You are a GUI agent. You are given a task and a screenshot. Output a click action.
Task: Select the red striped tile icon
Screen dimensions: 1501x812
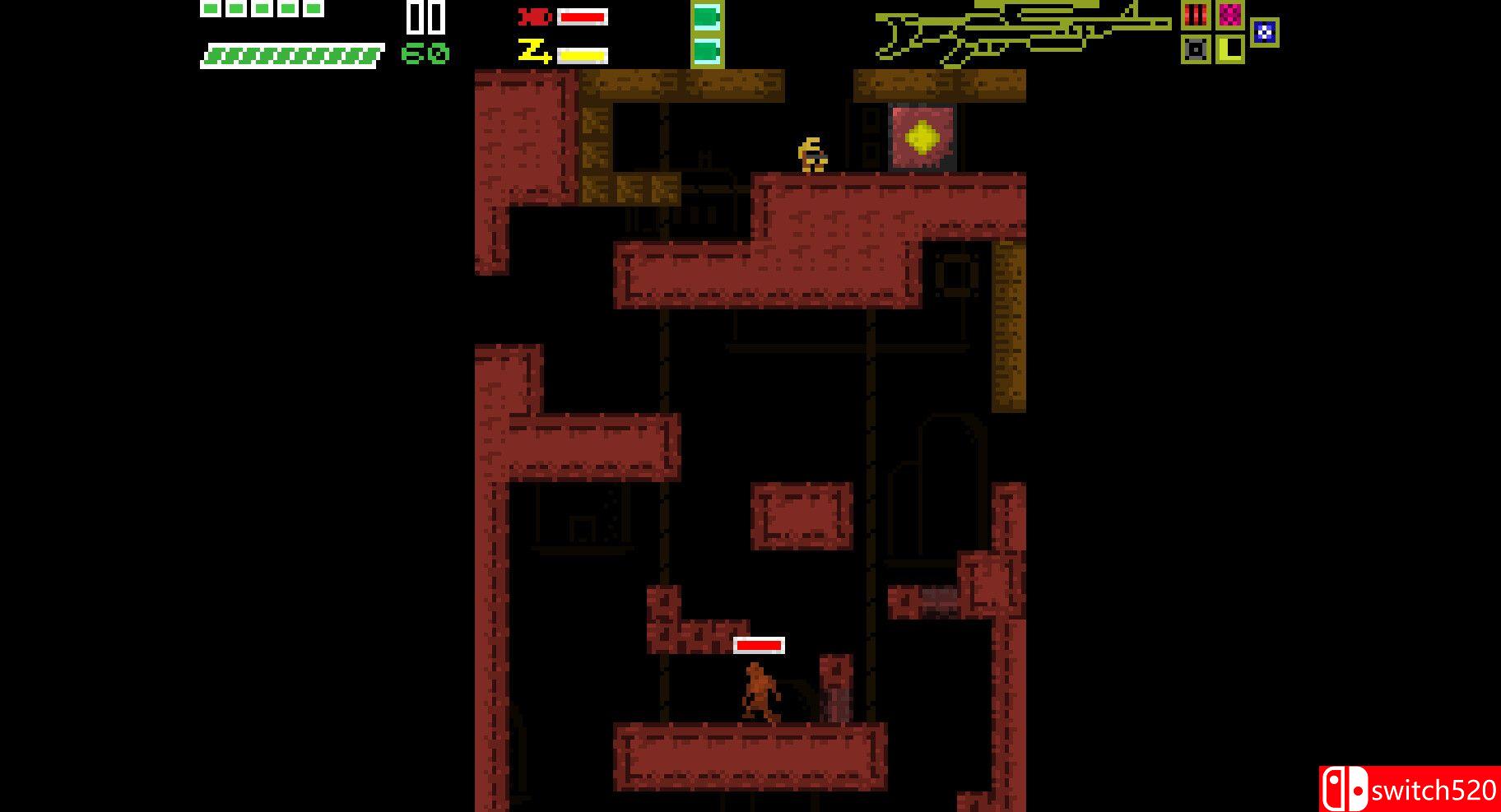(1196, 15)
